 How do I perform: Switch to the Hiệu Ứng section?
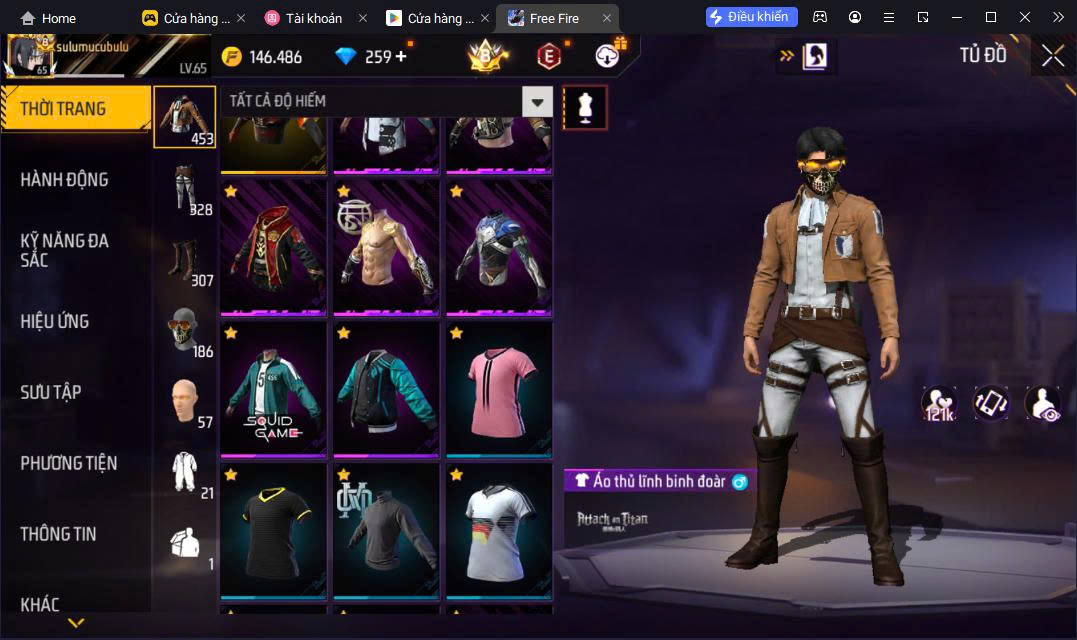55,321
